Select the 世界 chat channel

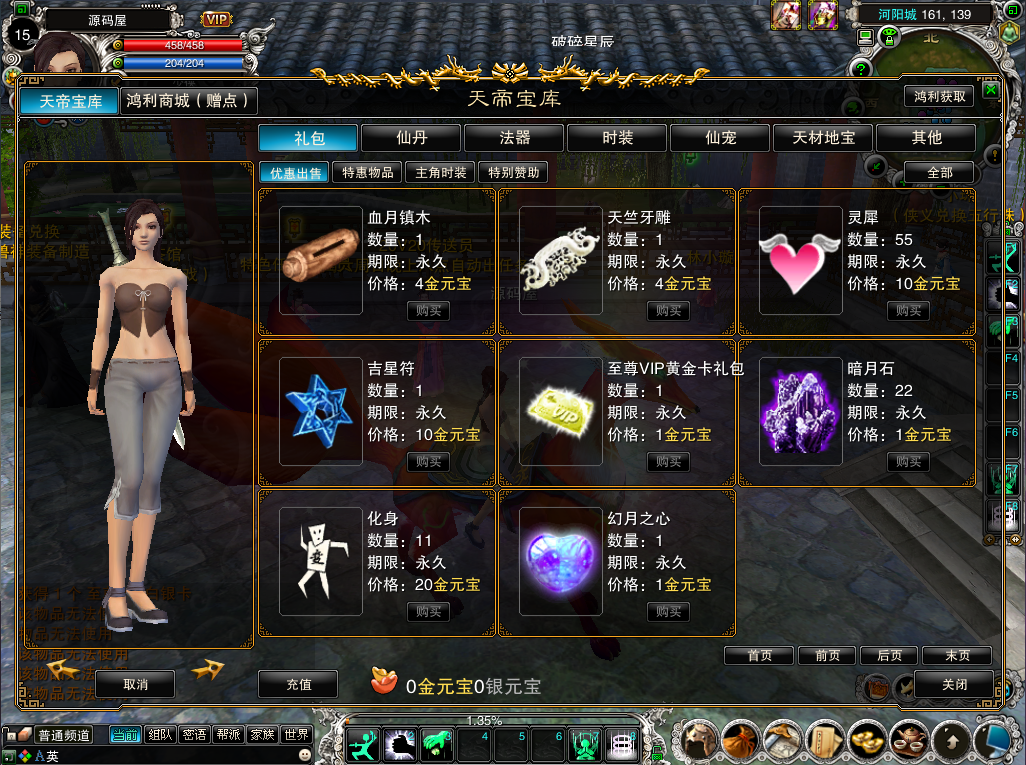297,735
